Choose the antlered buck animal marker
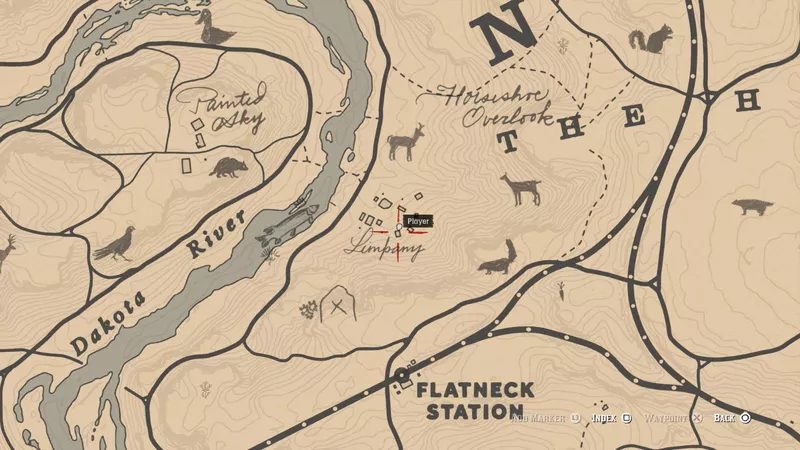This screenshot has width=800, height=450. point(406,144)
